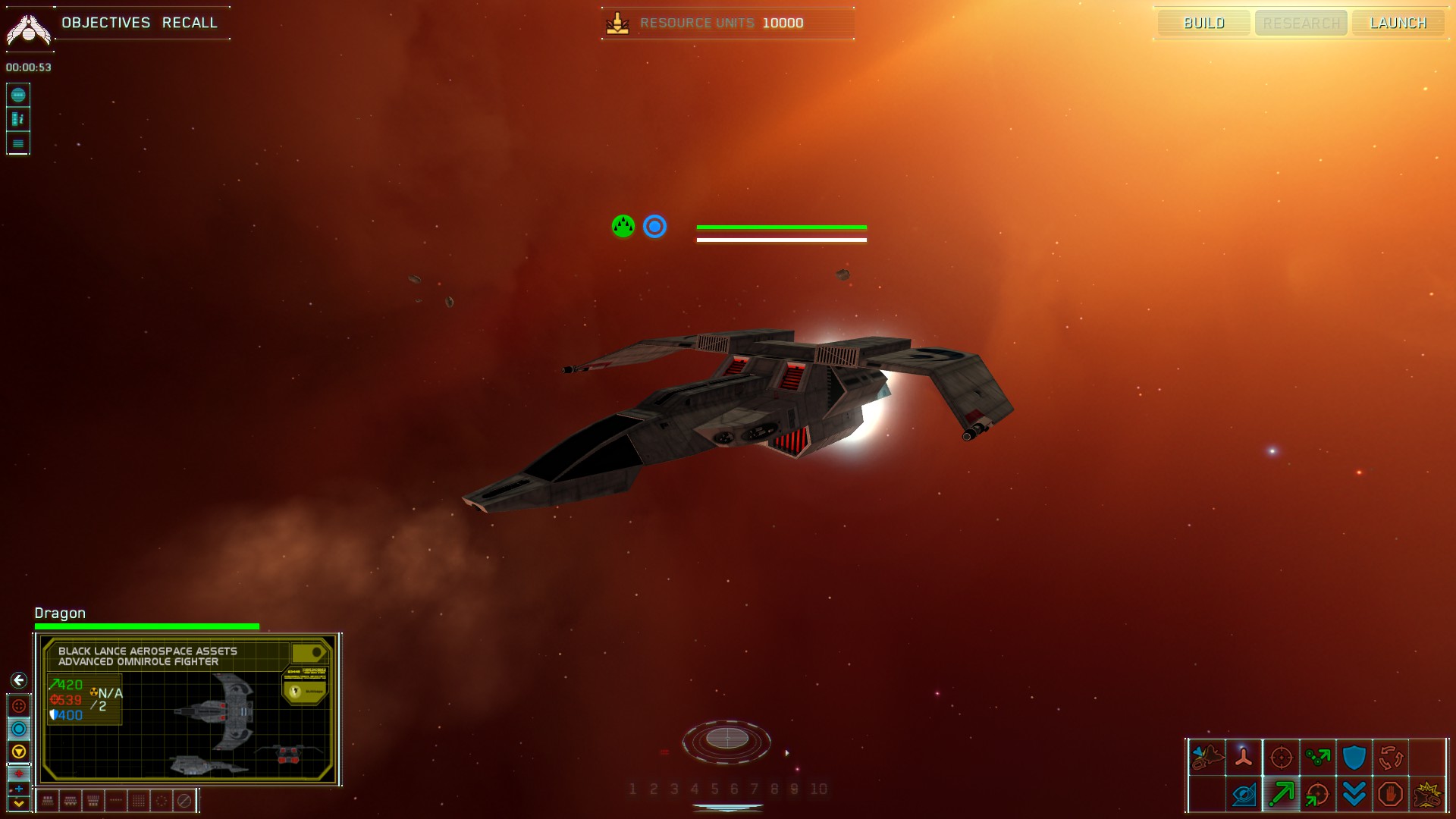The width and height of the screenshot is (1456, 819).
Task: Toggle the blue eye sensors icon
Action: [x=1244, y=794]
